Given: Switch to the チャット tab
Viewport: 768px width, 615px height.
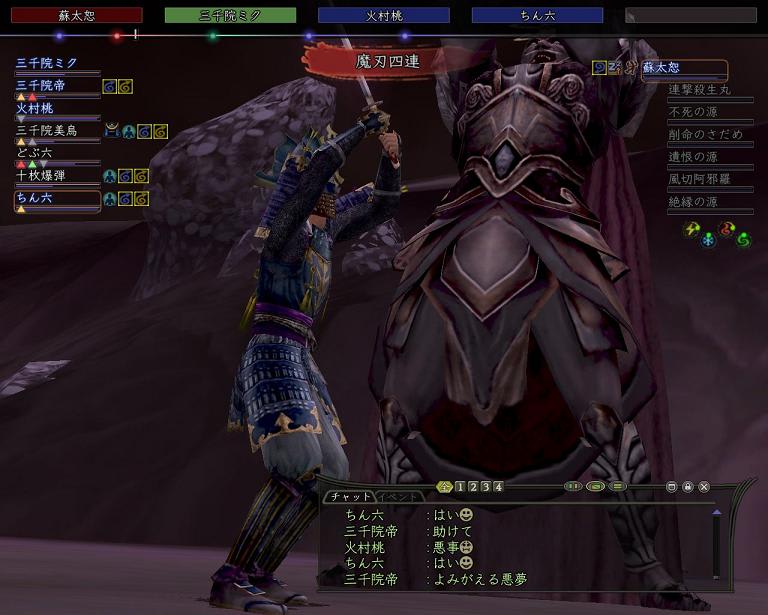Looking at the screenshot, I should (349, 497).
